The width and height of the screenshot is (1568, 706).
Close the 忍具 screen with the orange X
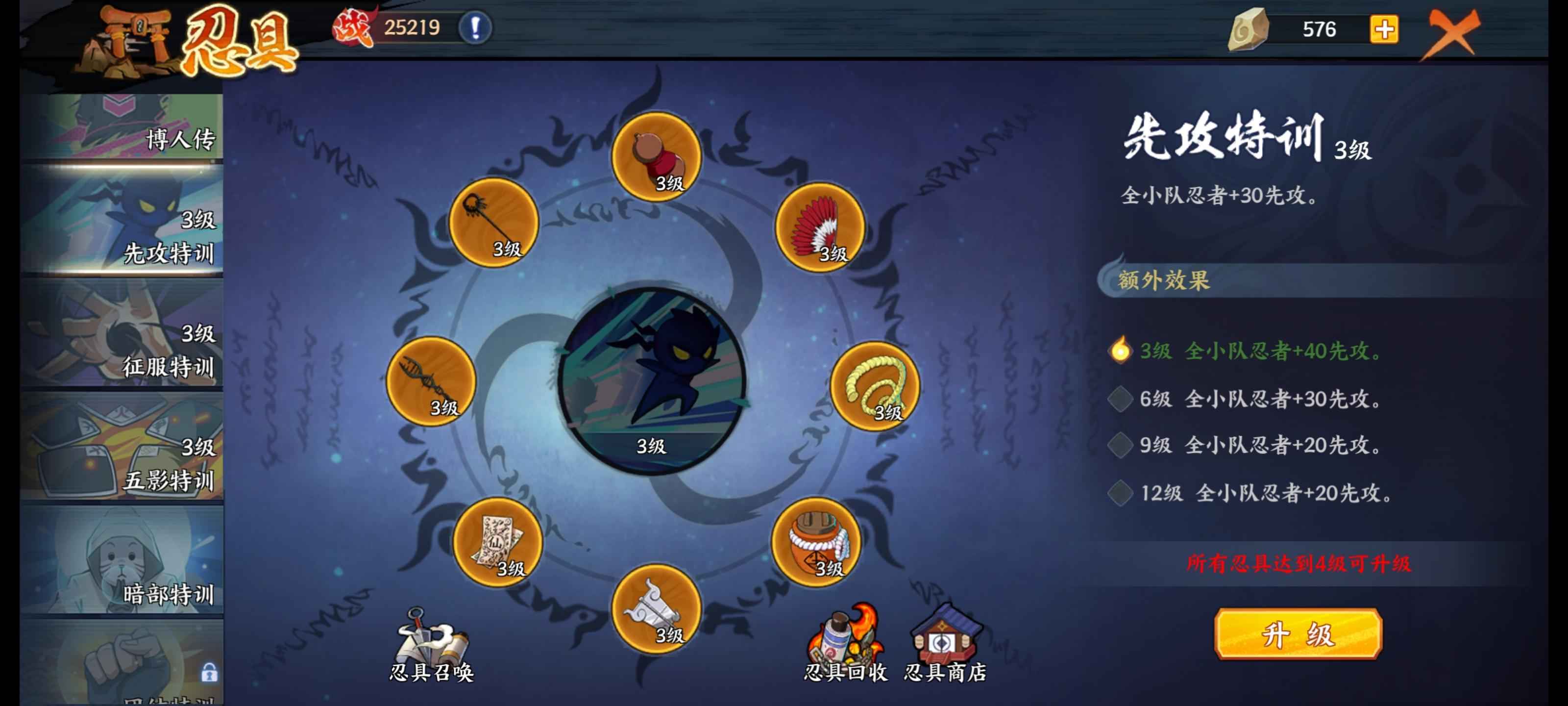click(1452, 32)
